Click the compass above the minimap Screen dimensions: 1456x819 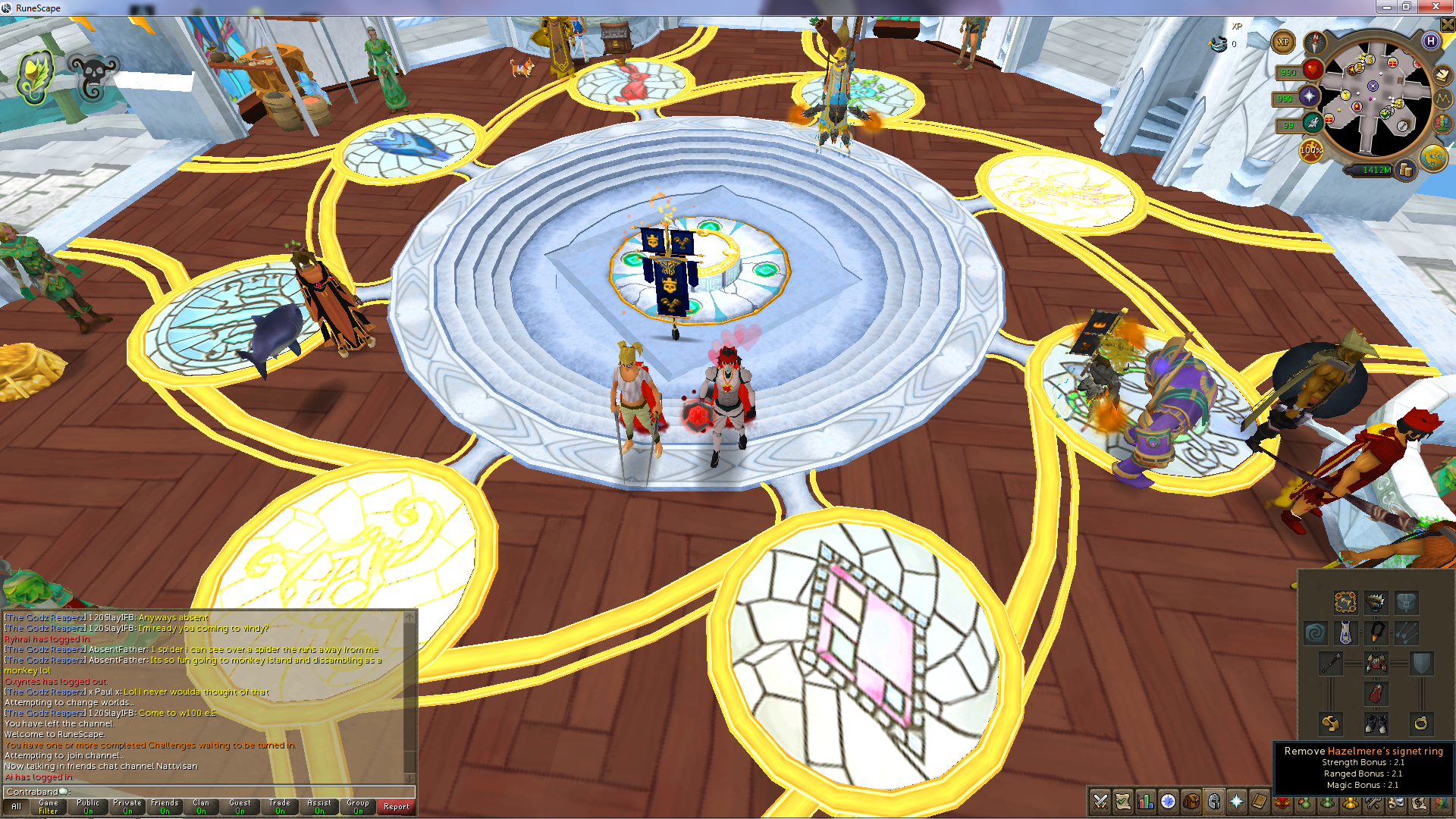[x=1314, y=43]
